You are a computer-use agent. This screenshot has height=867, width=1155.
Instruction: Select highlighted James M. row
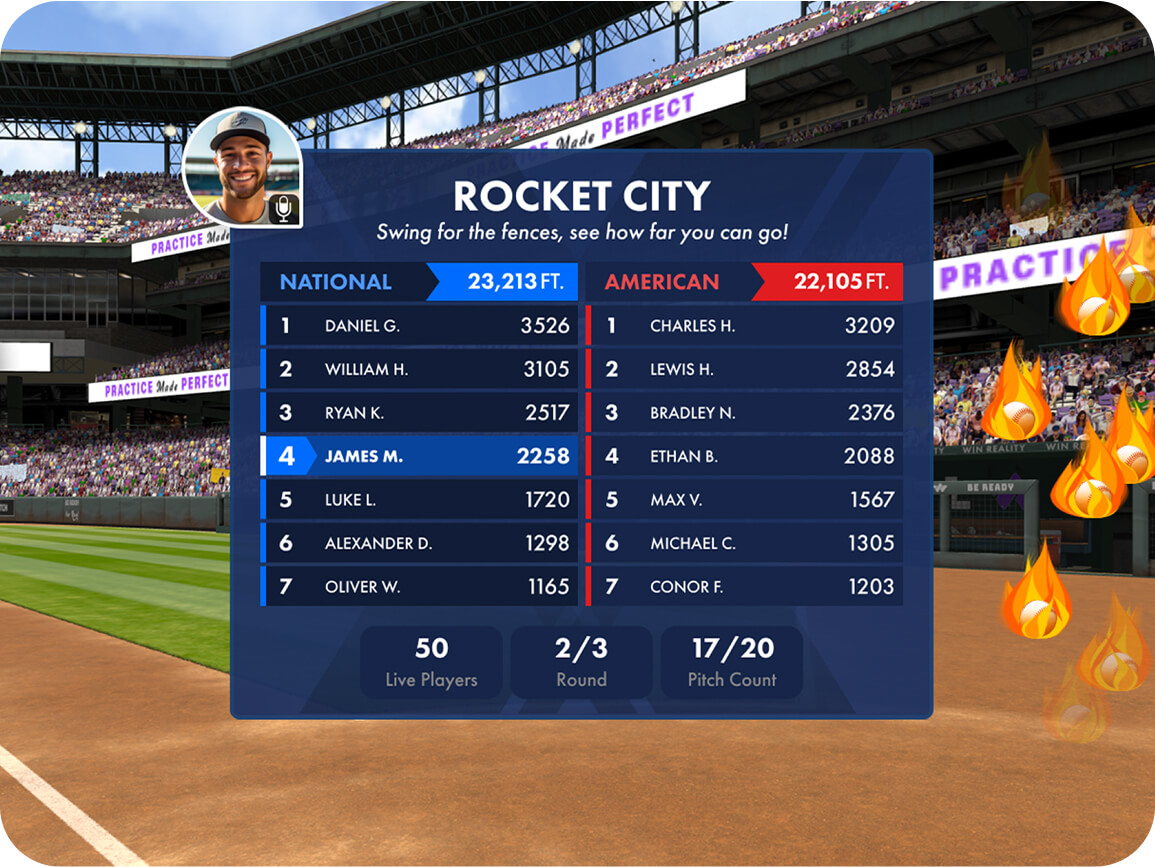pyautogui.click(x=419, y=456)
